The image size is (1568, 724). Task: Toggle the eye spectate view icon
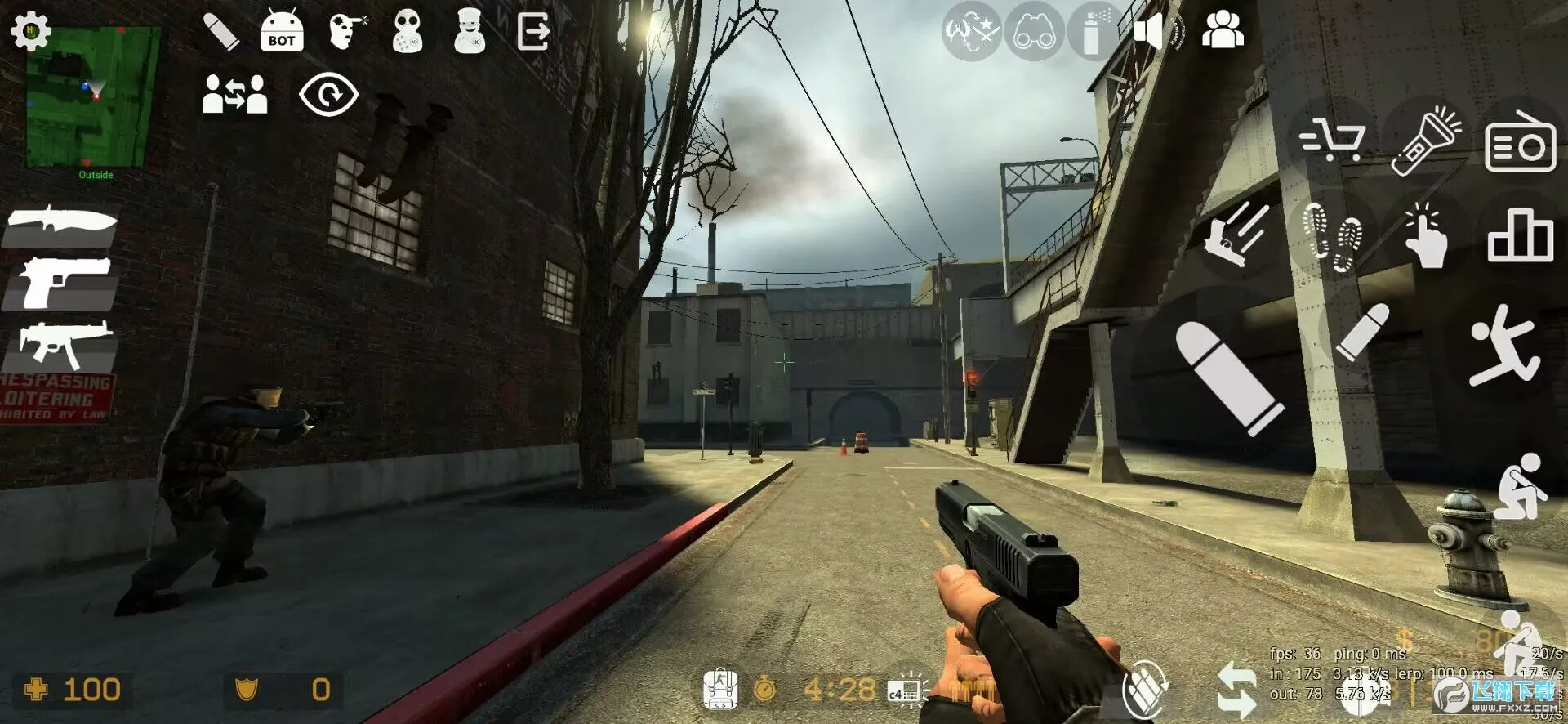328,95
